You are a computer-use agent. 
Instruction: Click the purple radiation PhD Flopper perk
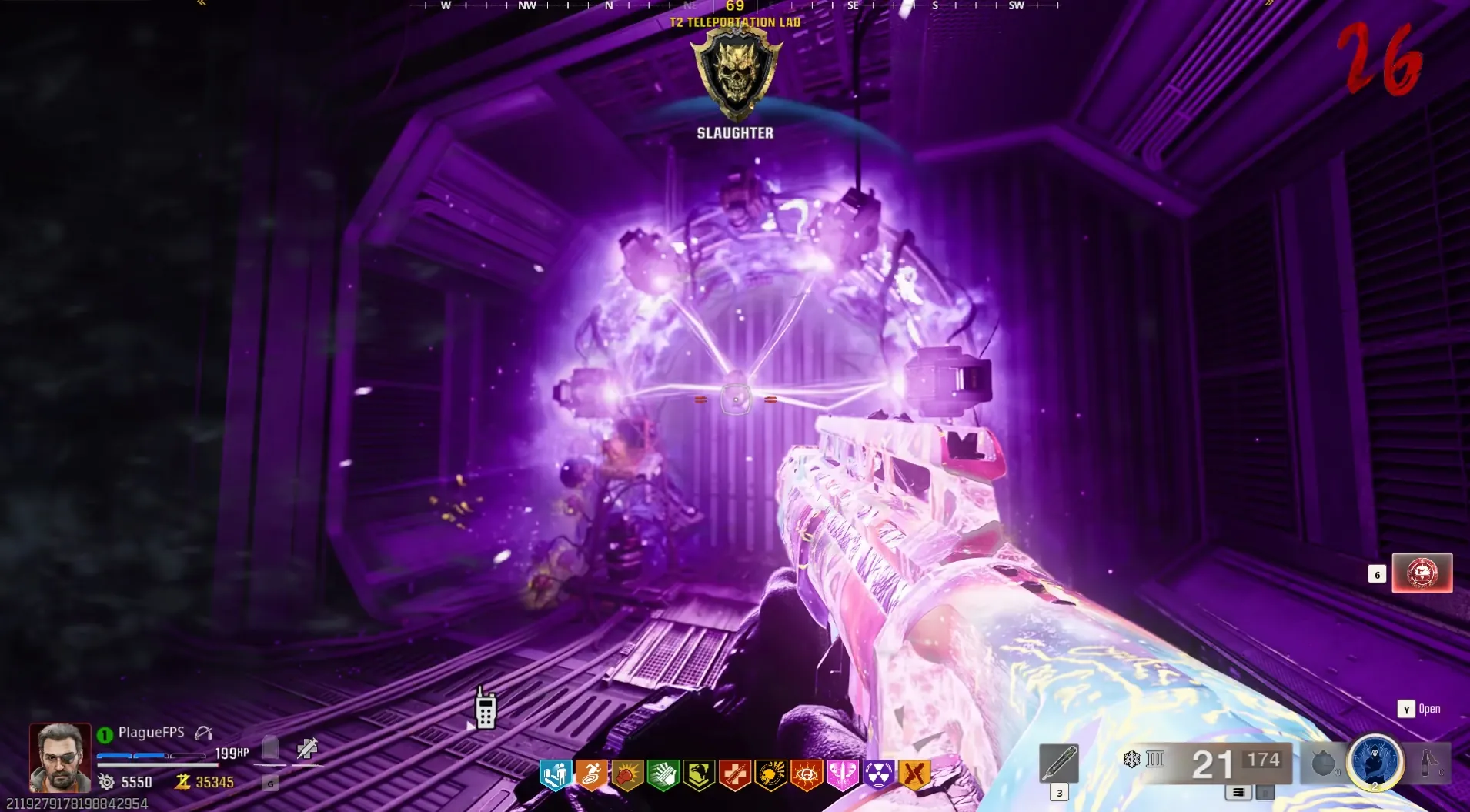[x=878, y=774]
